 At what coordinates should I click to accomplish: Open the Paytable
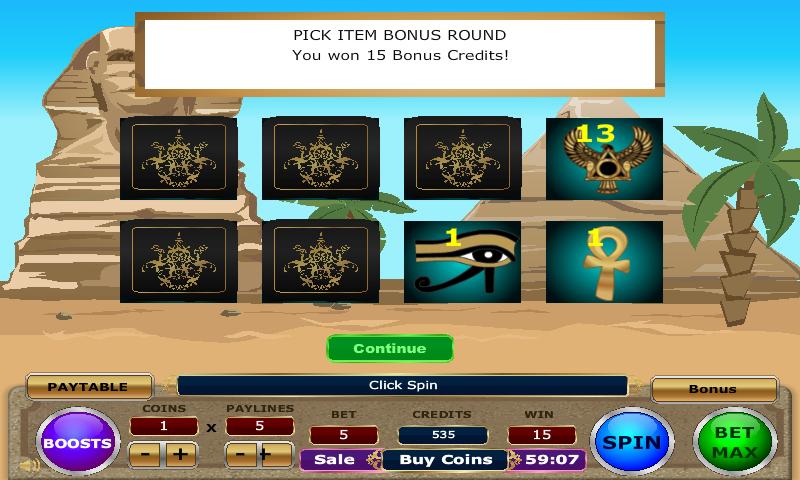pyautogui.click(x=88, y=387)
